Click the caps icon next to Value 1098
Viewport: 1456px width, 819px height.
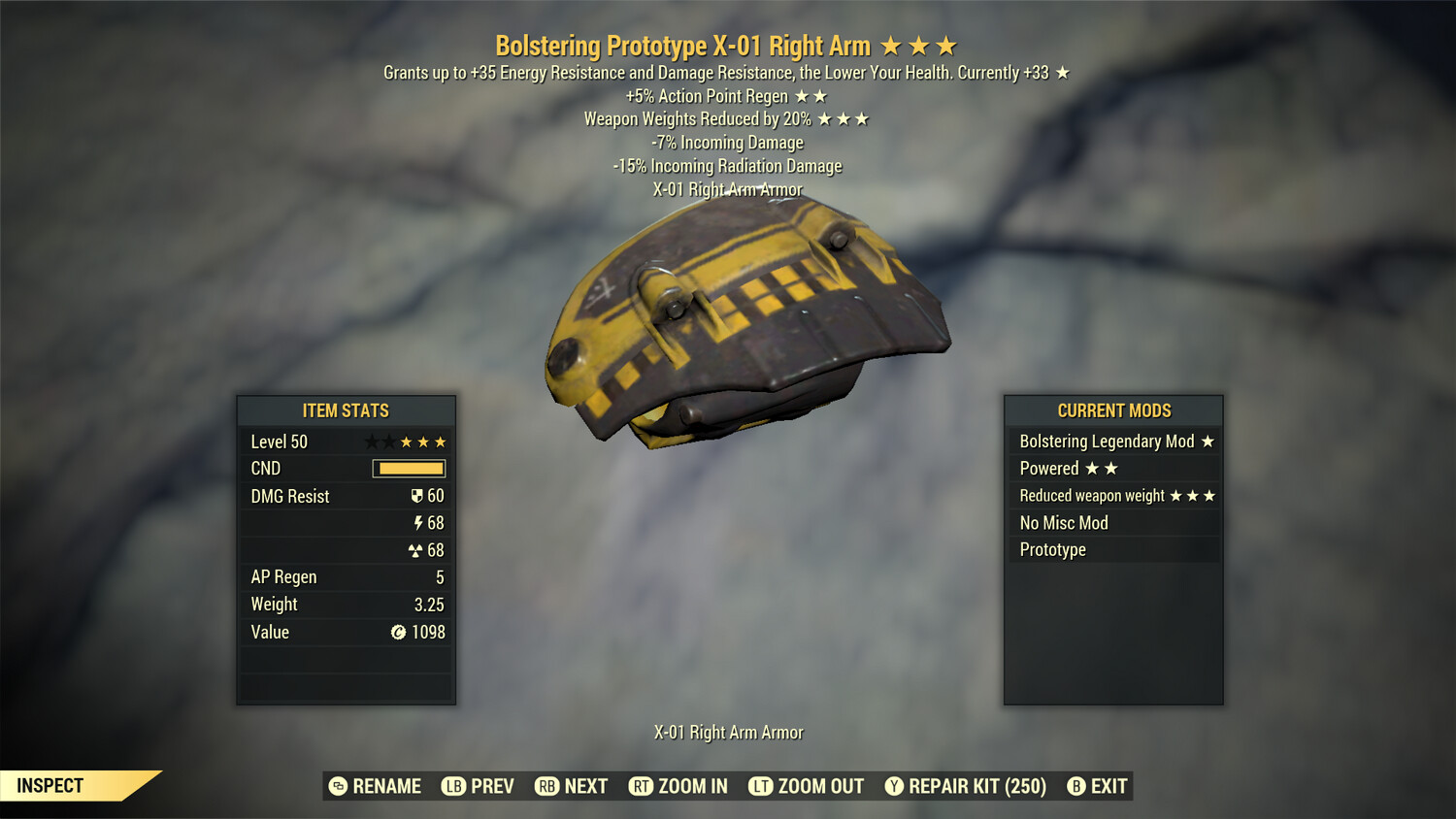(x=397, y=632)
